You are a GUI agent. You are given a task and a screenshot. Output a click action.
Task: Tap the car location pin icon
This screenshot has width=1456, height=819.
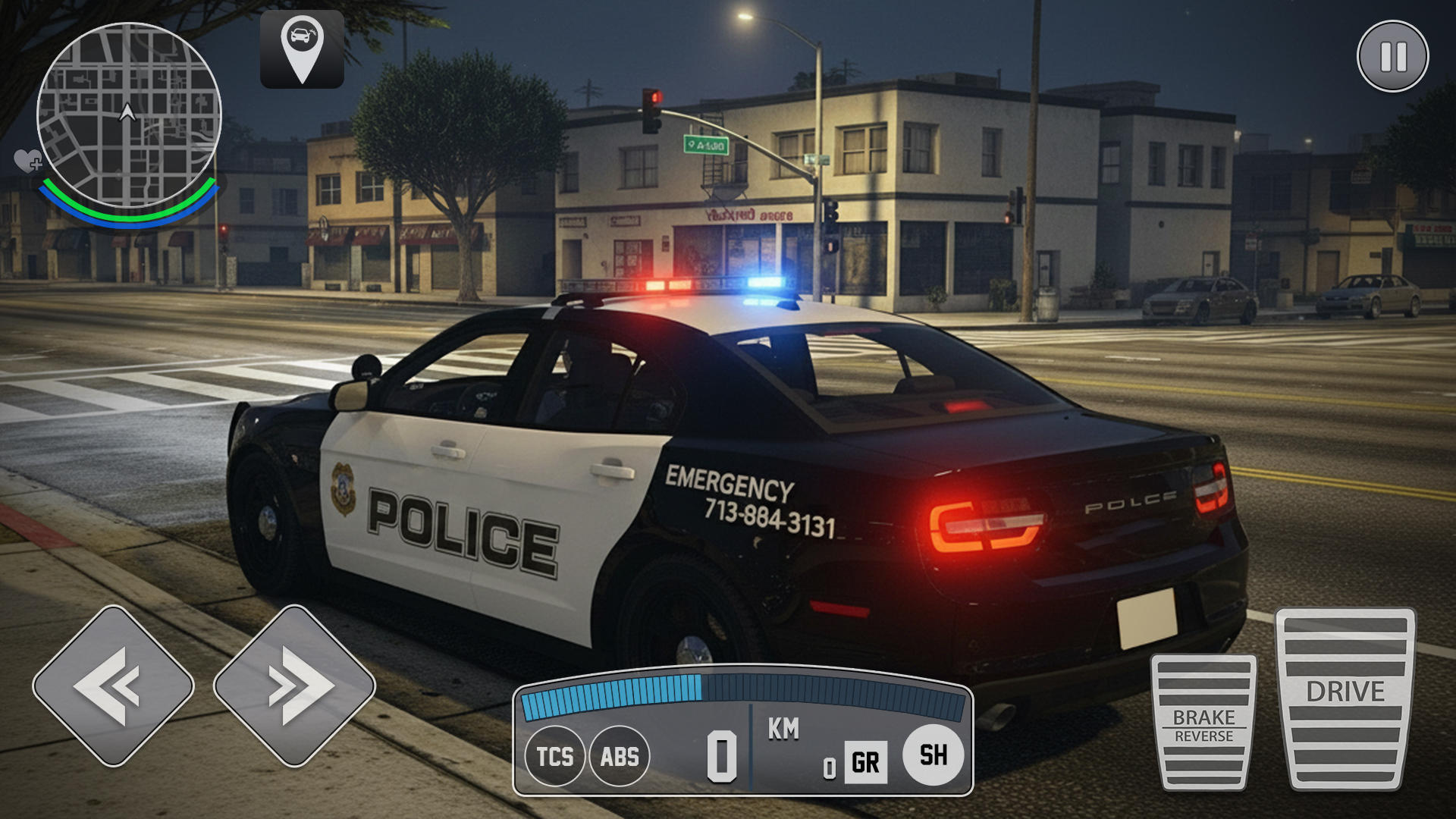click(x=302, y=49)
